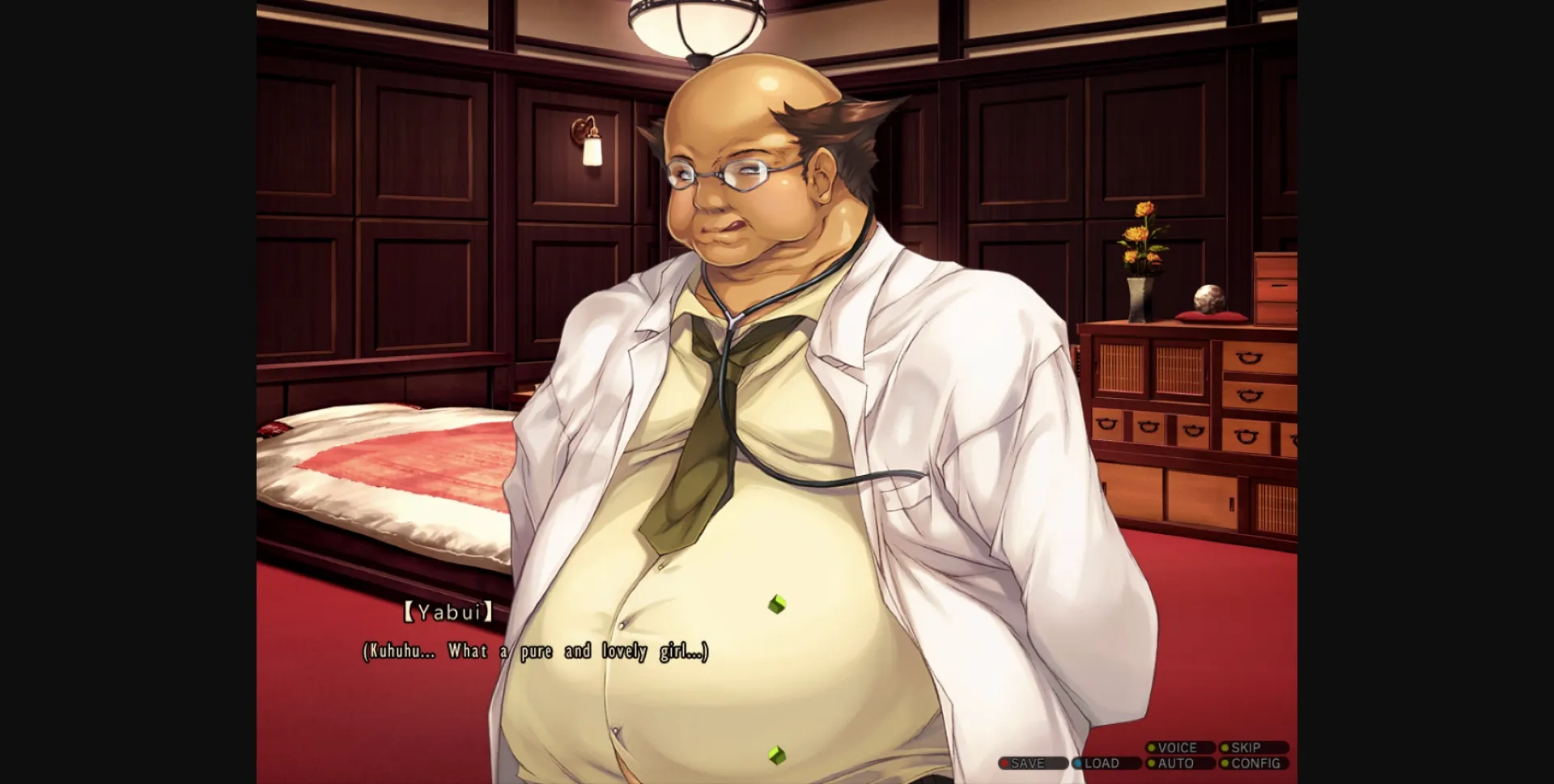Click the yellow dot icon beside CONFIG

pyautogui.click(x=1225, y=763)
